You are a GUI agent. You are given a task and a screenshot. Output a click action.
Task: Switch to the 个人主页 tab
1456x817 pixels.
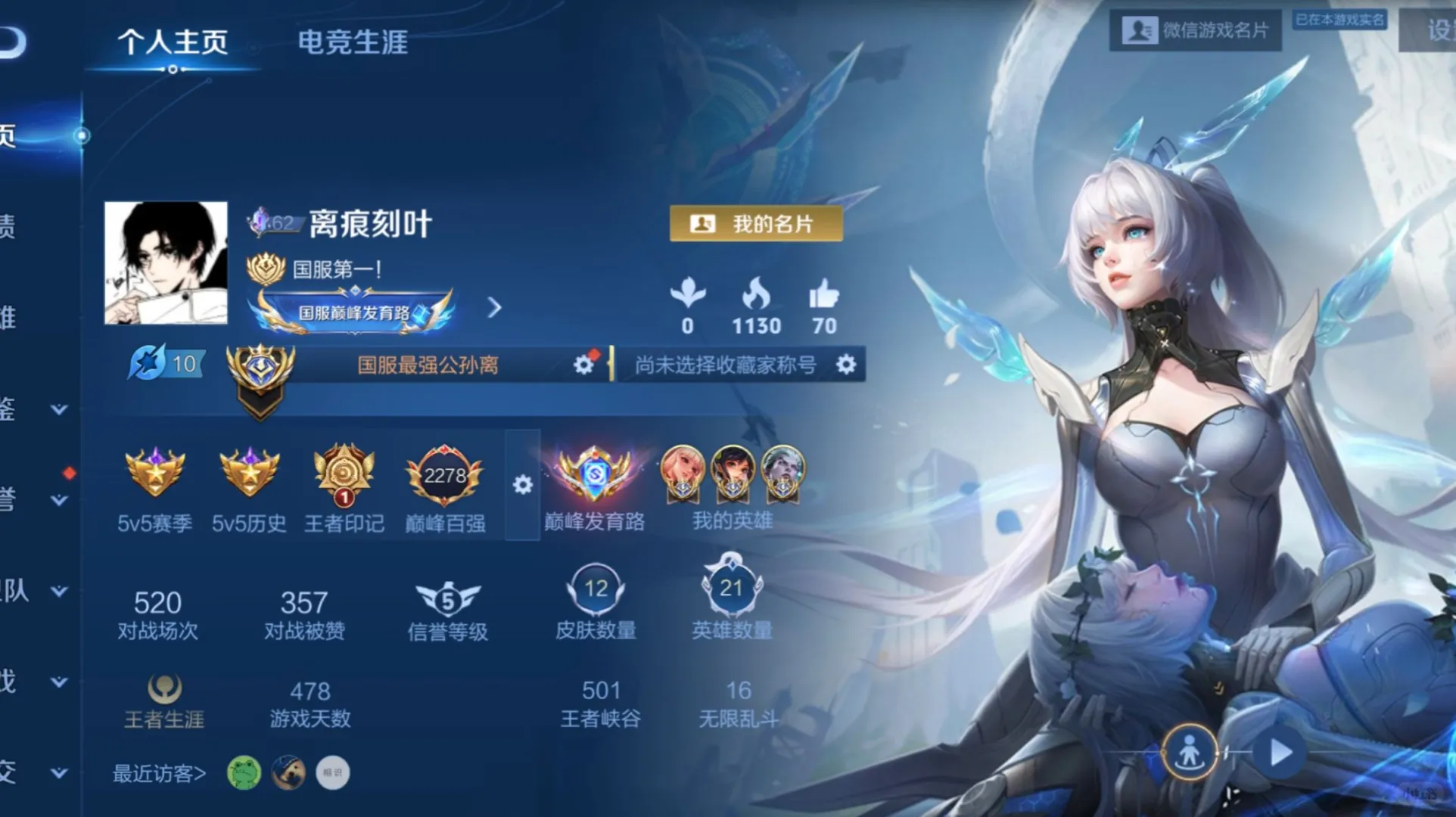(175, 43)
